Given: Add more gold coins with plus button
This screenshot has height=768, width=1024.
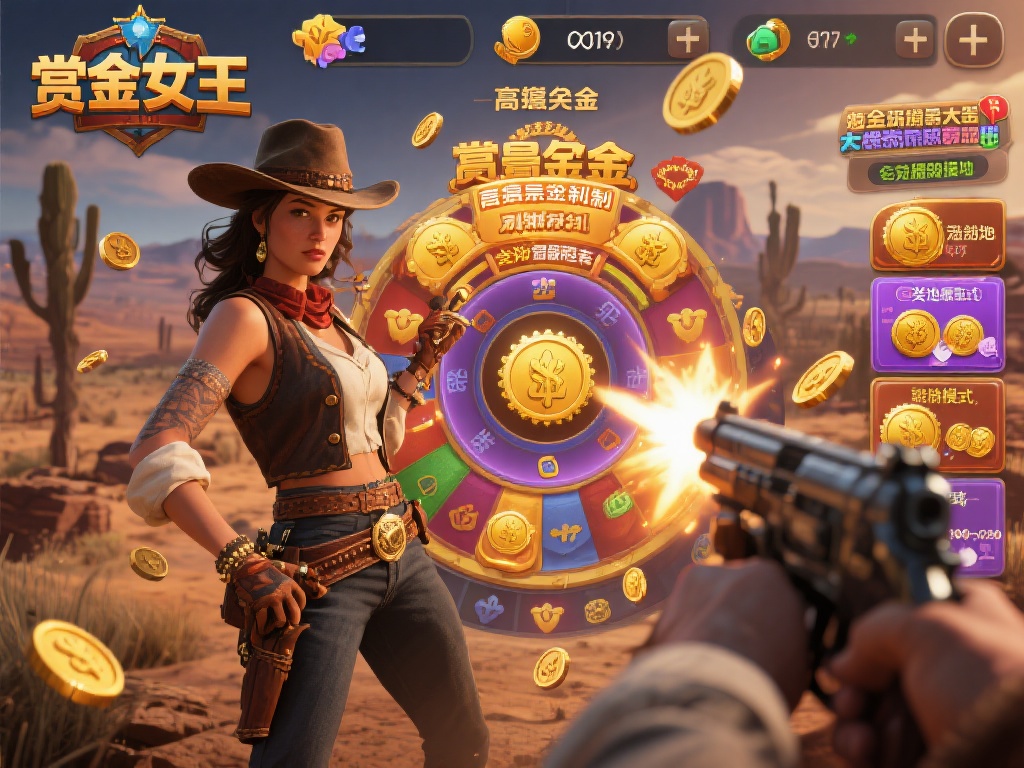Looking at the screenshot, I should pyautogui.click(x=688, y=40).
